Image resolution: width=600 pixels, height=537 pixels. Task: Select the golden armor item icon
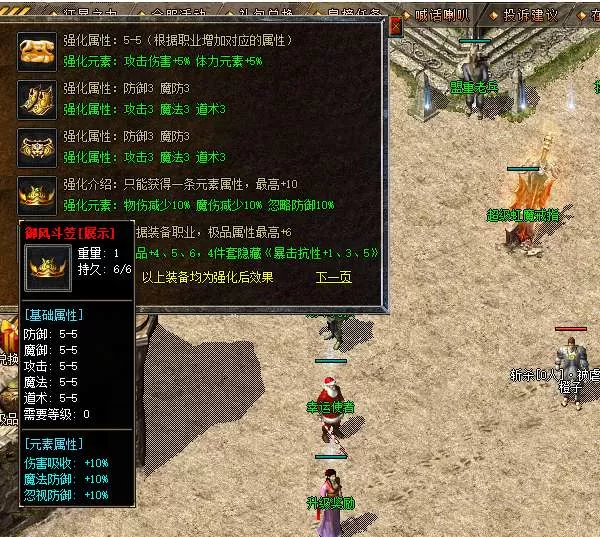(36, 51)
